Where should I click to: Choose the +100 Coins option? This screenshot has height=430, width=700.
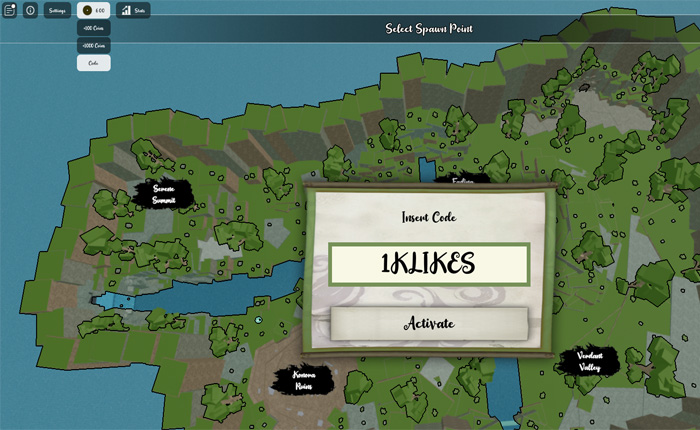tap(94, 28)
